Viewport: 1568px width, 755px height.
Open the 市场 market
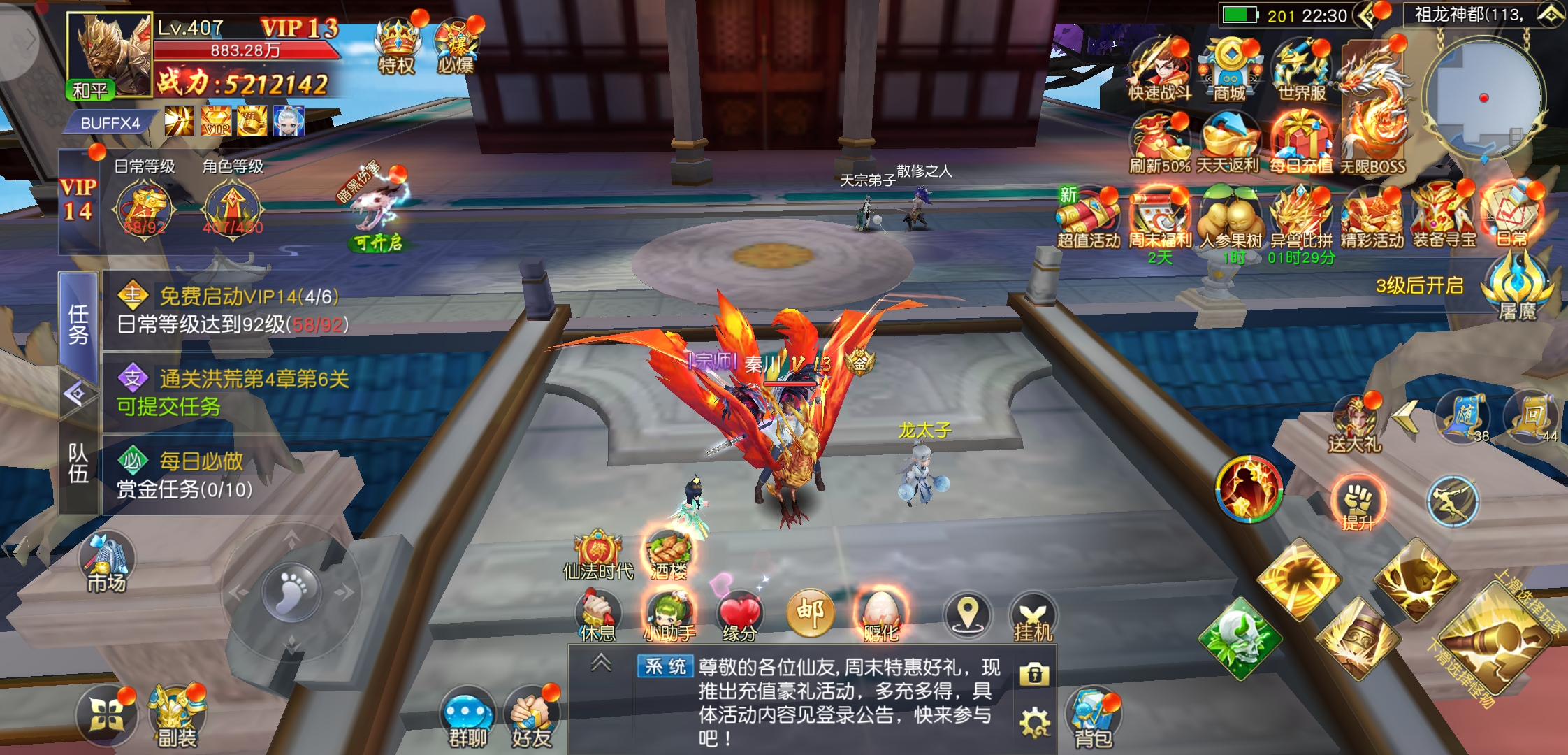[107, 565]
